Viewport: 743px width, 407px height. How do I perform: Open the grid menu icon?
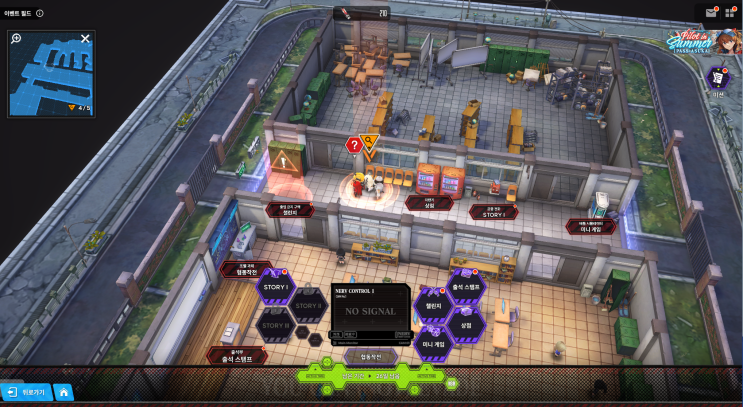click(x=730, y=13)
